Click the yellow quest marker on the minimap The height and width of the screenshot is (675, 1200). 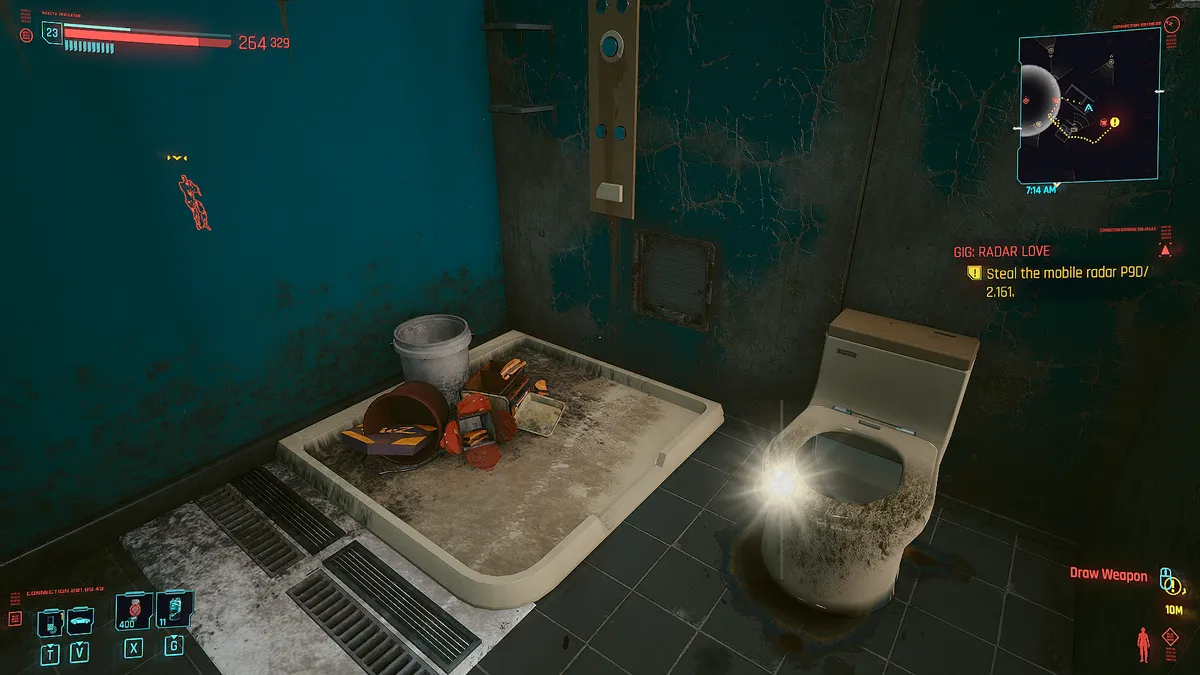1114,123
